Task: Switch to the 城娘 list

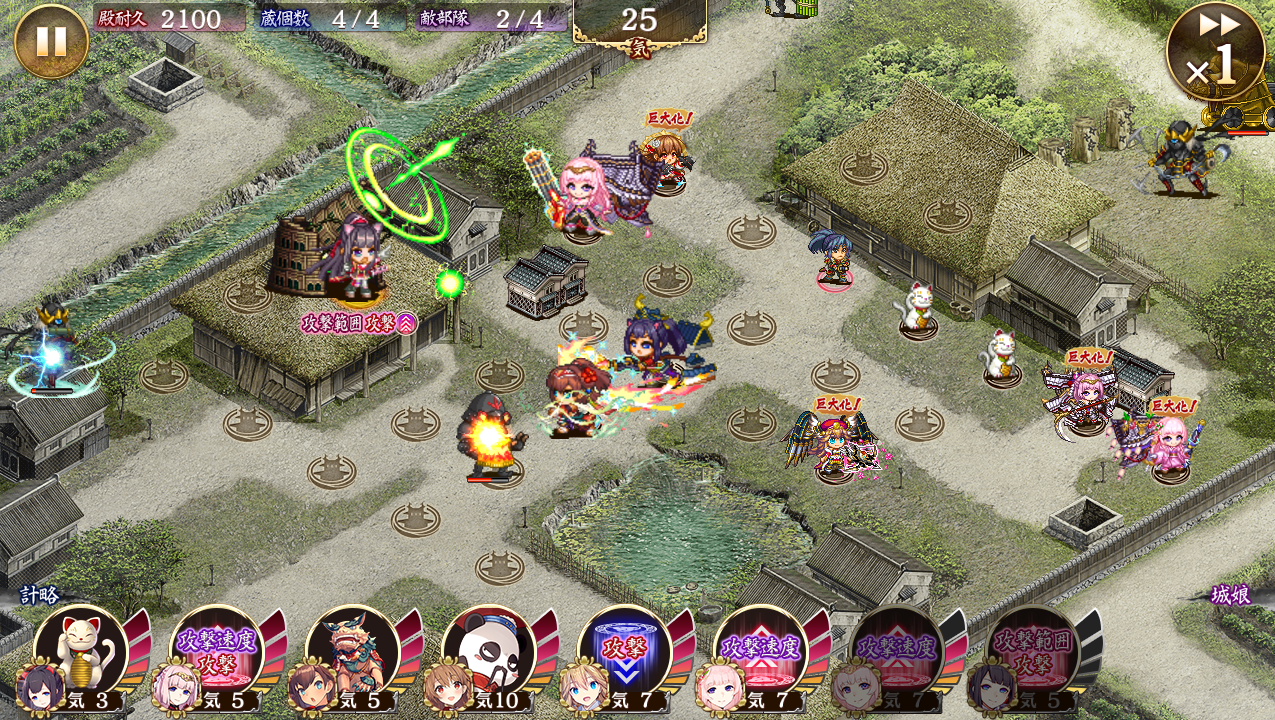Action: point(1230,595)
